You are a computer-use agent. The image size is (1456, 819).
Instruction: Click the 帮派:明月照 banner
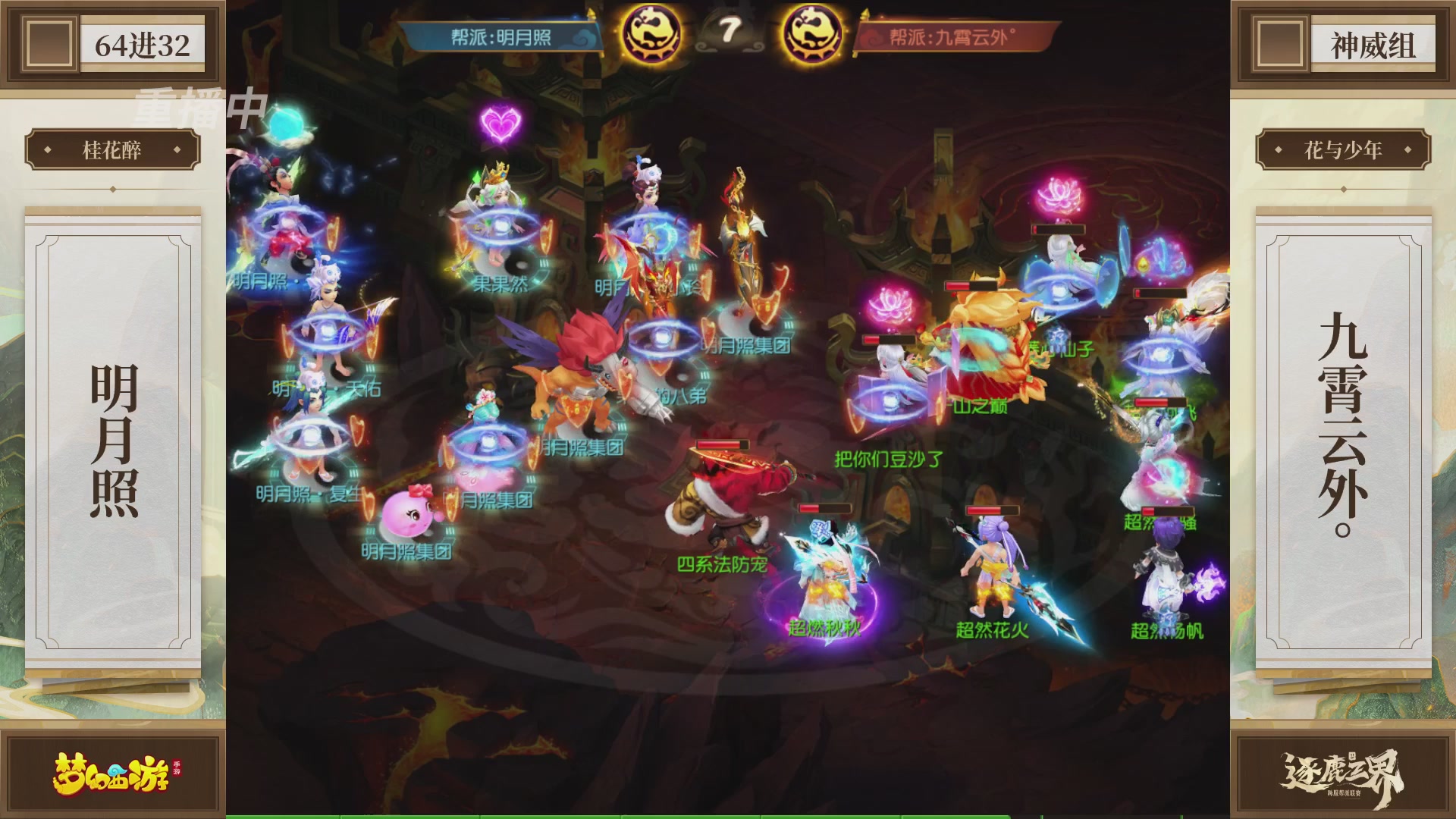(x=500, y=34)
